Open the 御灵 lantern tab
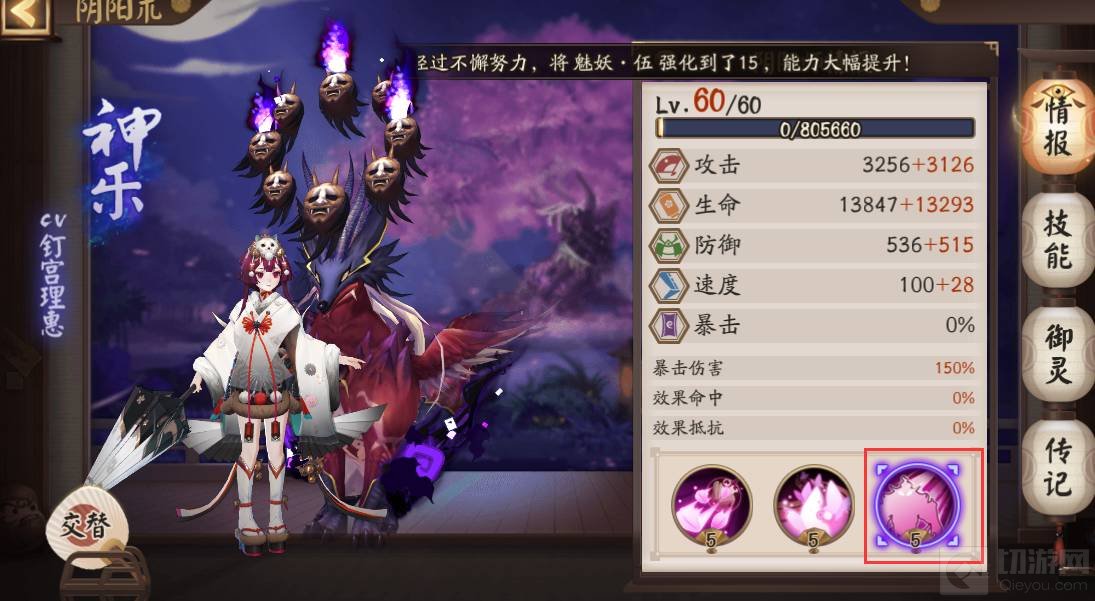 (1057, 354)
